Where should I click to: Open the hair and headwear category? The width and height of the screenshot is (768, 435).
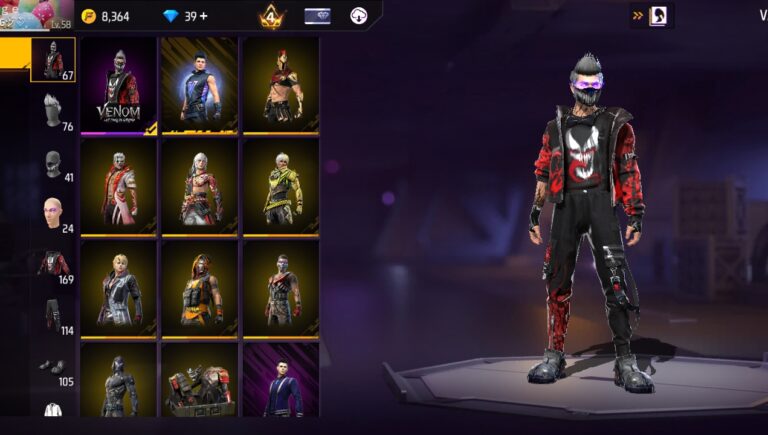pyautogui.click(x=53, y=112)
